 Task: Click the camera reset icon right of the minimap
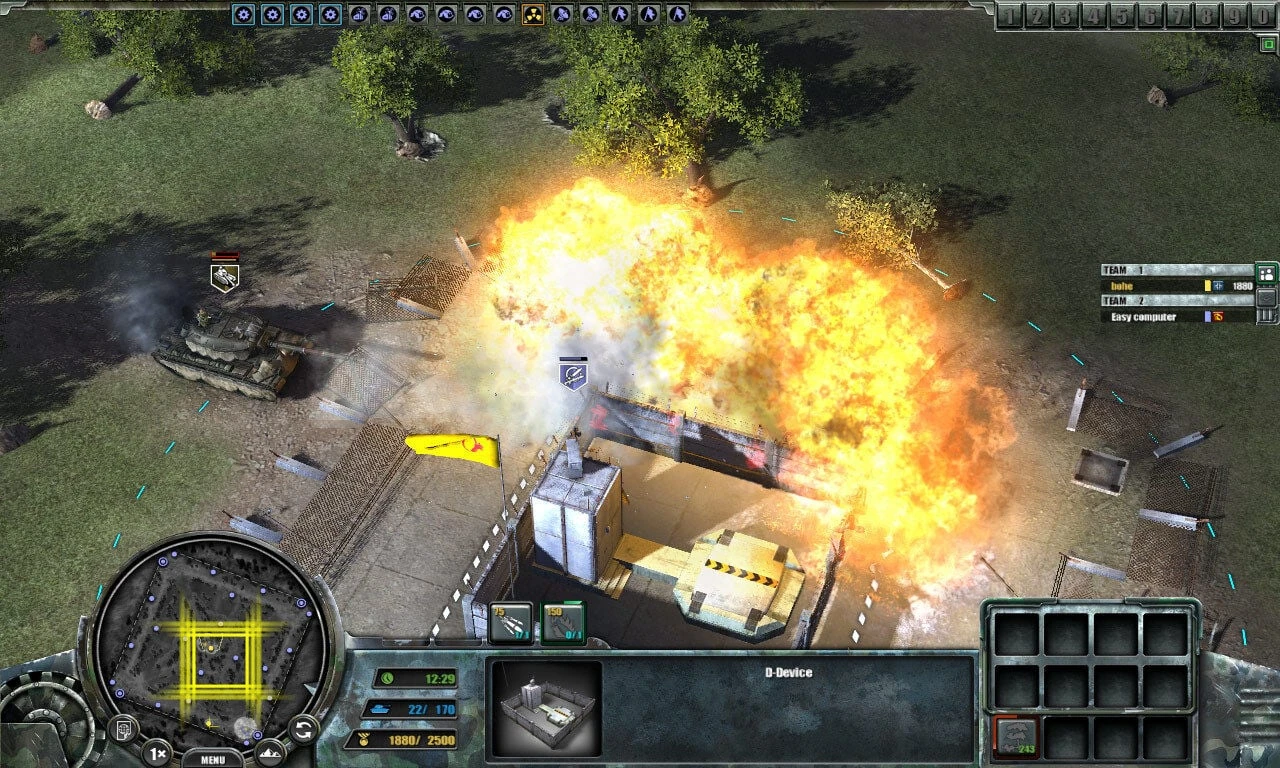click(302, 728)
